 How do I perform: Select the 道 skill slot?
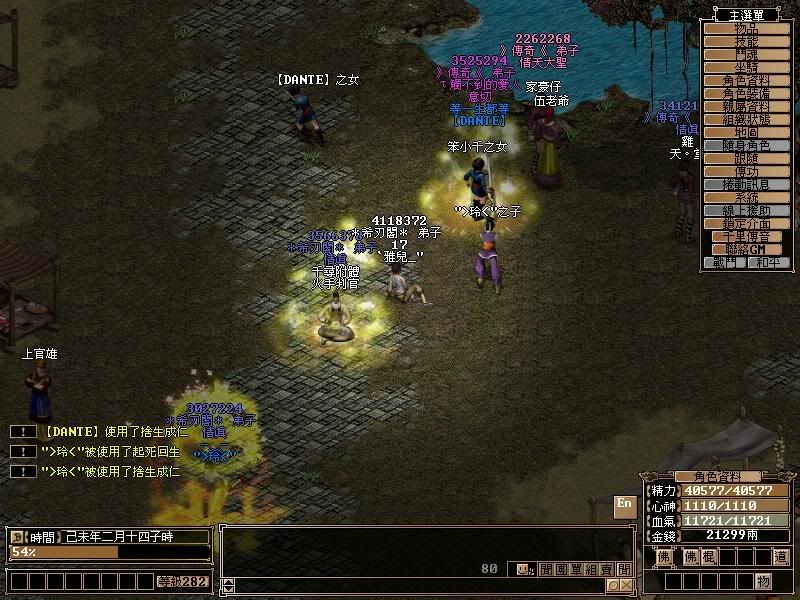click(x=780, y=557)
